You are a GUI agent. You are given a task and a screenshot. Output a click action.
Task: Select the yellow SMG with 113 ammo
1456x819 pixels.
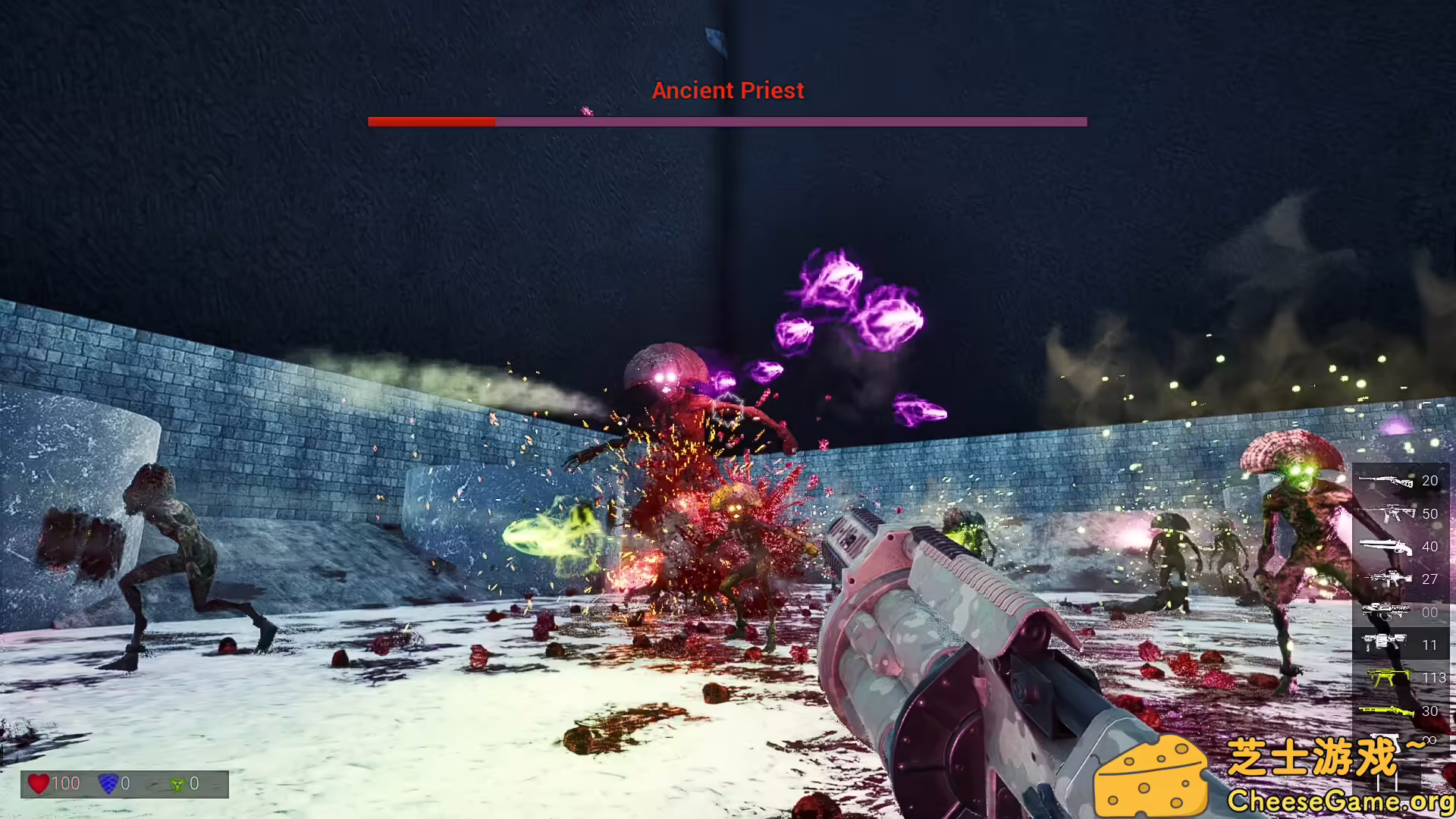(x=1386, y=677)
